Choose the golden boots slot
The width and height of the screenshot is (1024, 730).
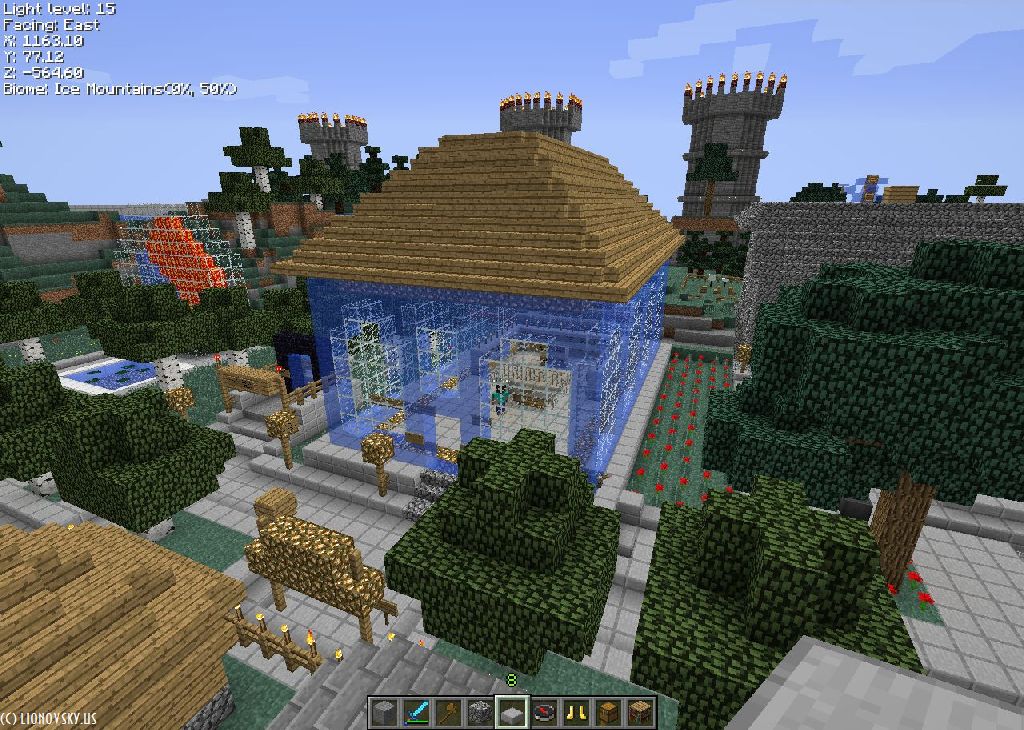pos(576,712)
